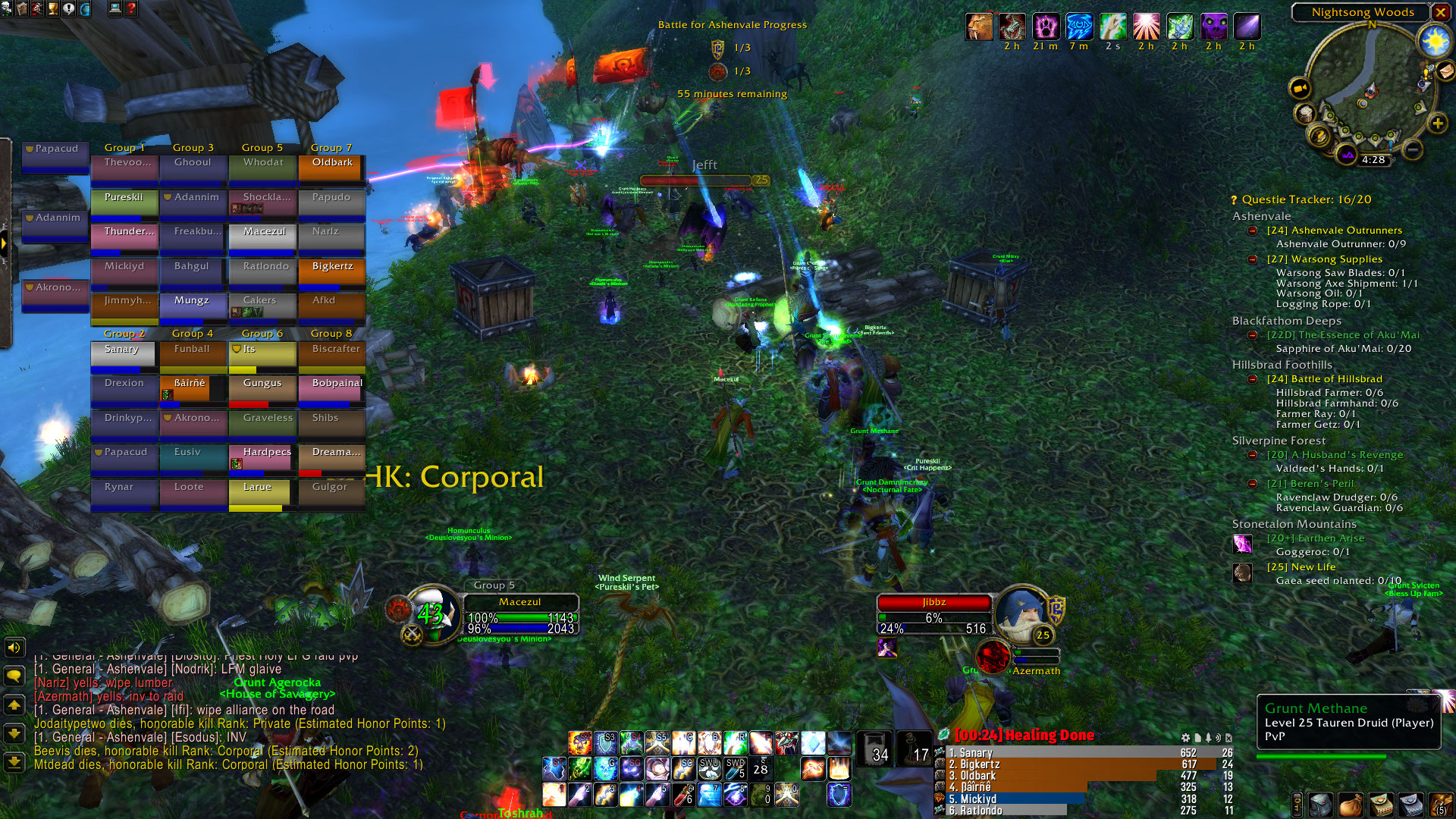Image resolution: width=1456 pixels, height=819 pixels.
Task: Zoom out the minimap with minus button
Action: (1412, 149)
